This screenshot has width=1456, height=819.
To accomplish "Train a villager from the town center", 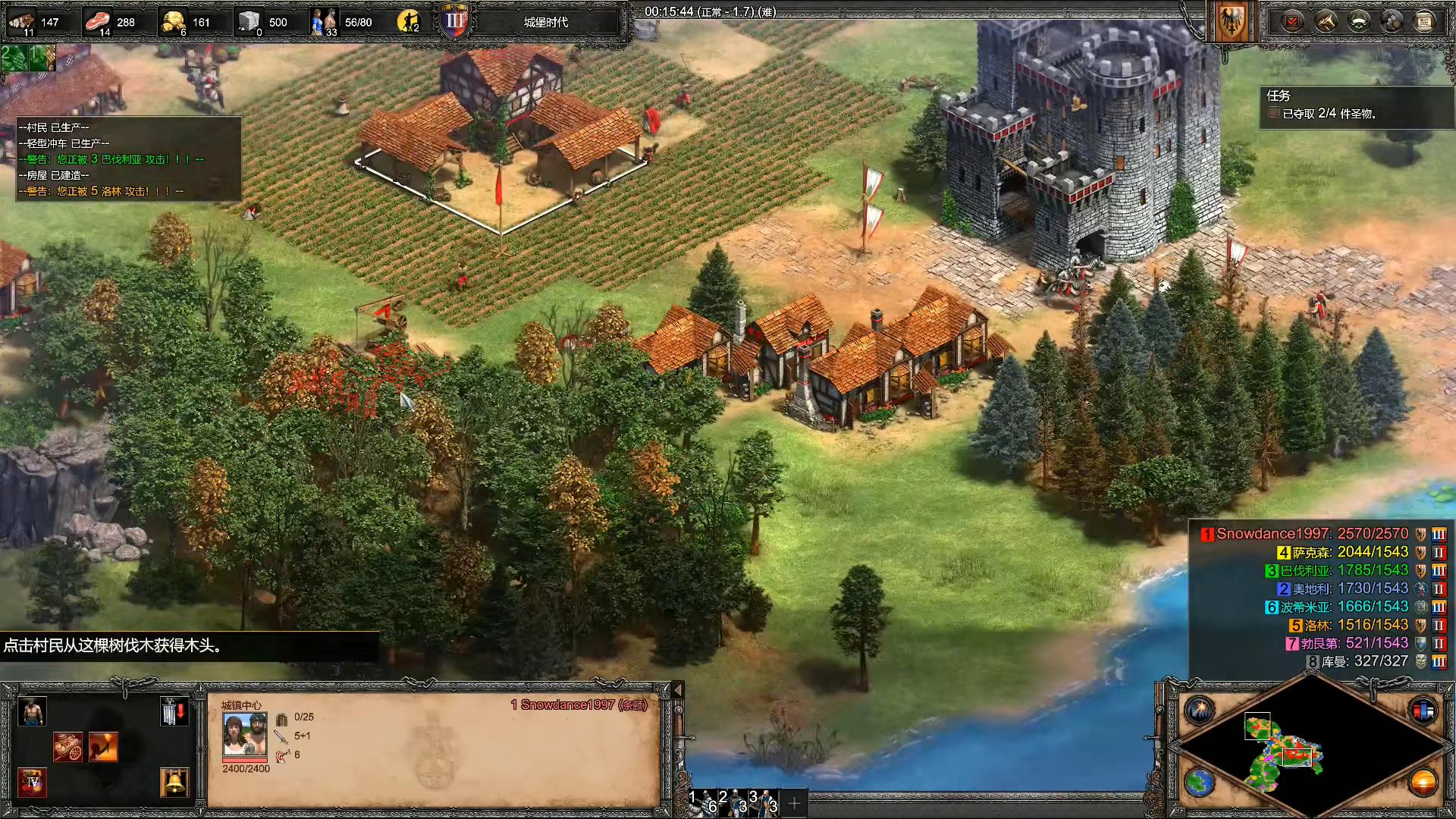I will [32, 712].
